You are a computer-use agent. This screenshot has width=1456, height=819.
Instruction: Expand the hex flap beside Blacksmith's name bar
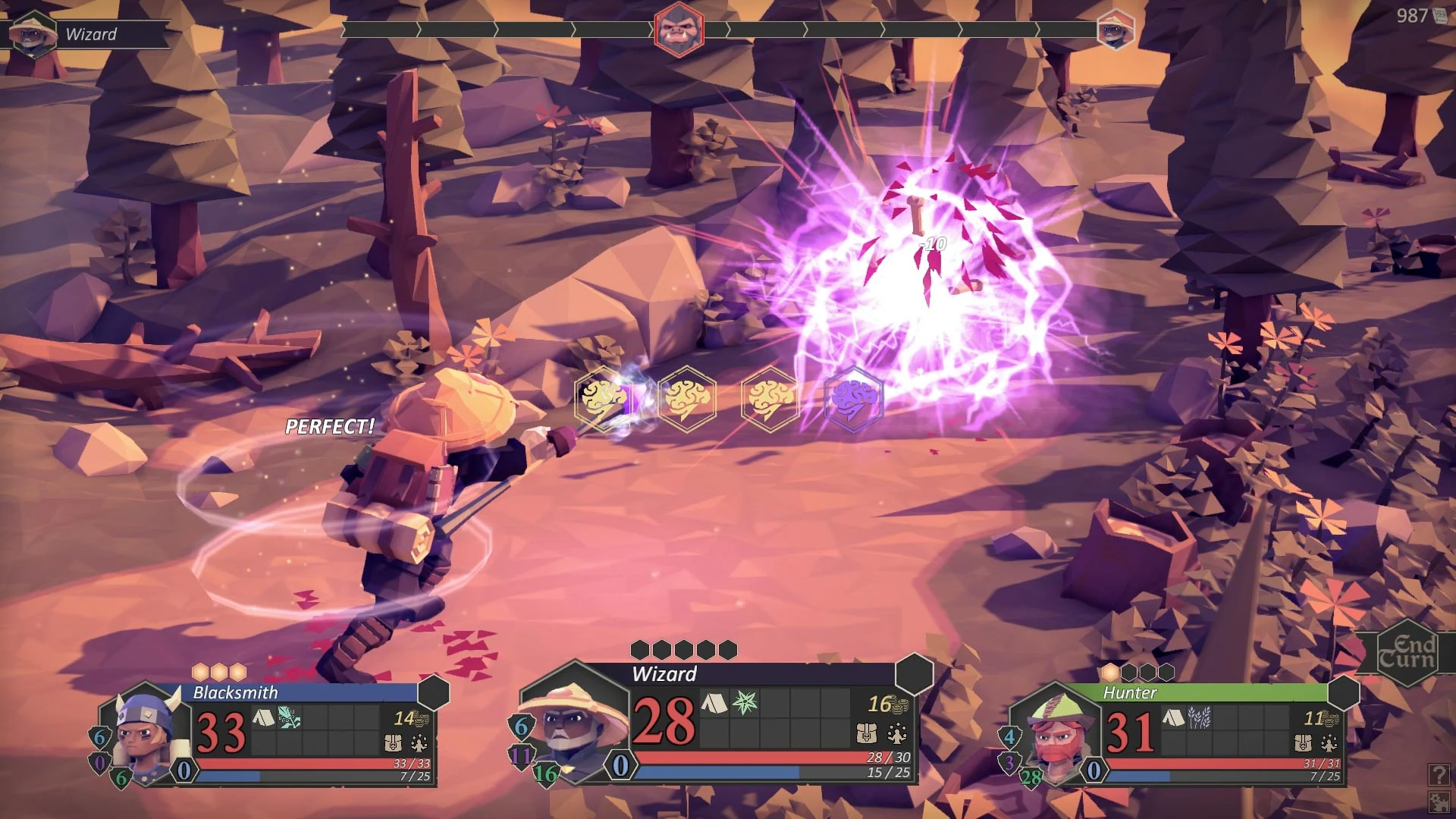click(x=435, y=693)
